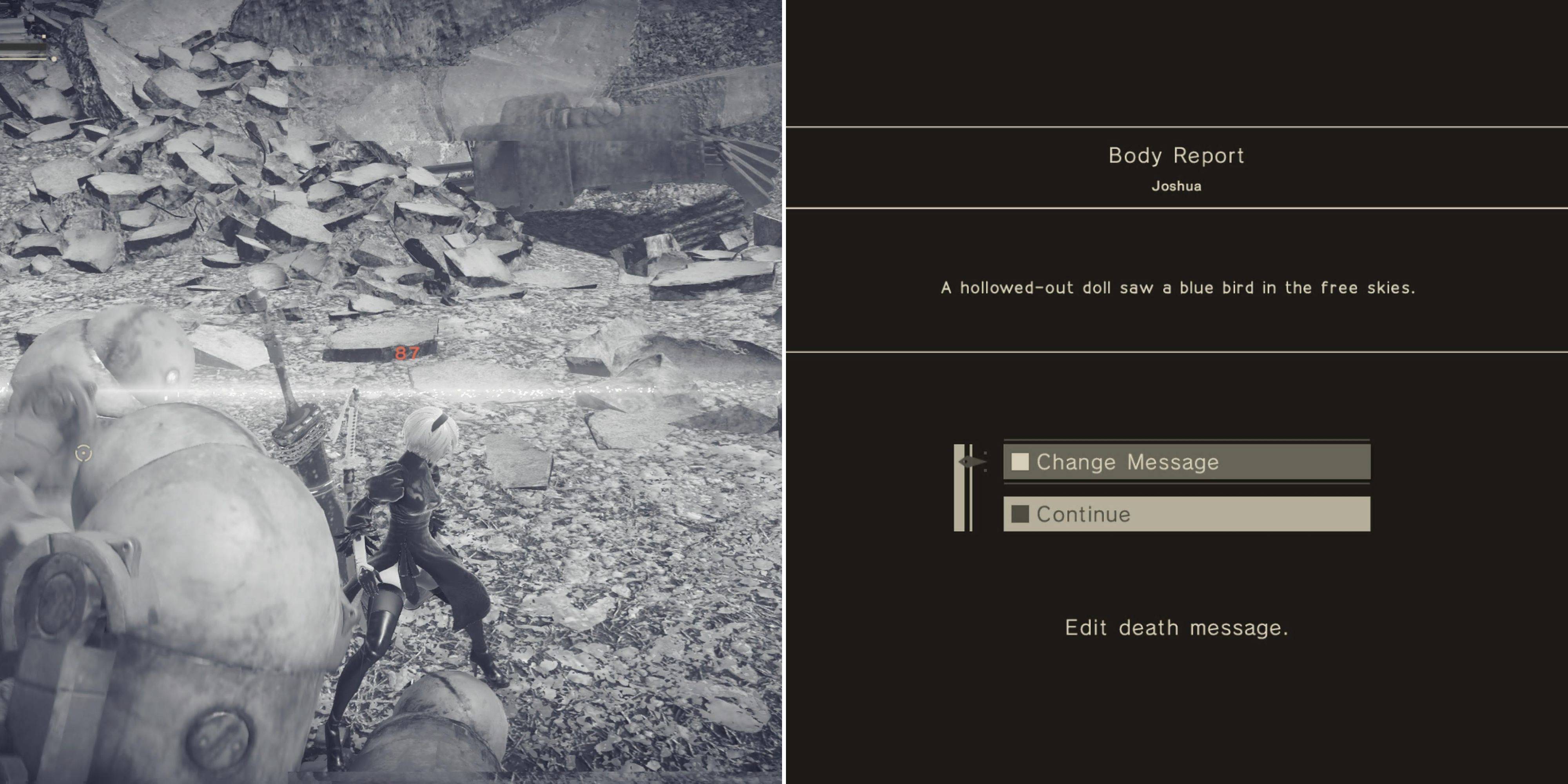The width and height of the screenshot is (1568, 784).
Task: Click the small square marker above the HUD bar
Action: coord(44,37)
